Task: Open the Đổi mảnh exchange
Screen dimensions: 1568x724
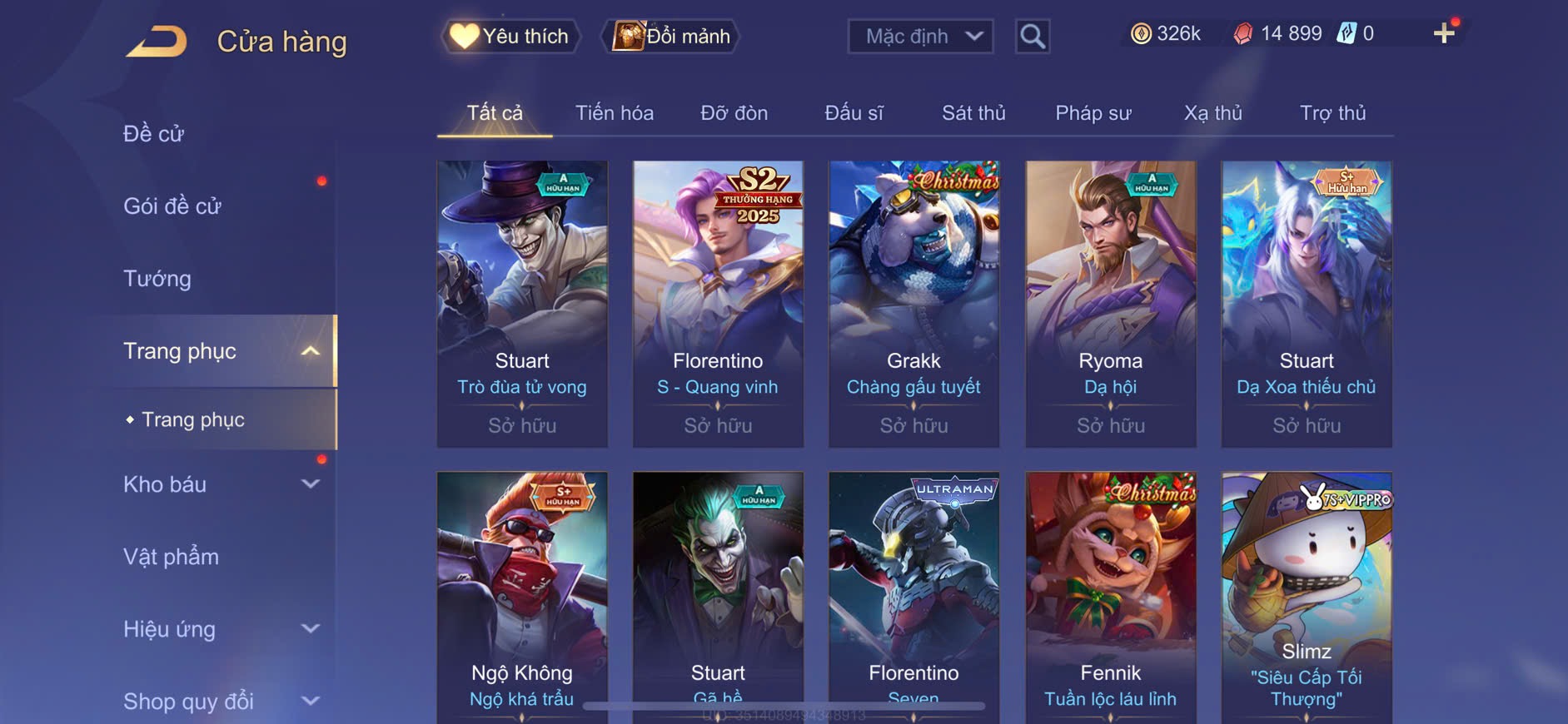Action: (671, 37)
